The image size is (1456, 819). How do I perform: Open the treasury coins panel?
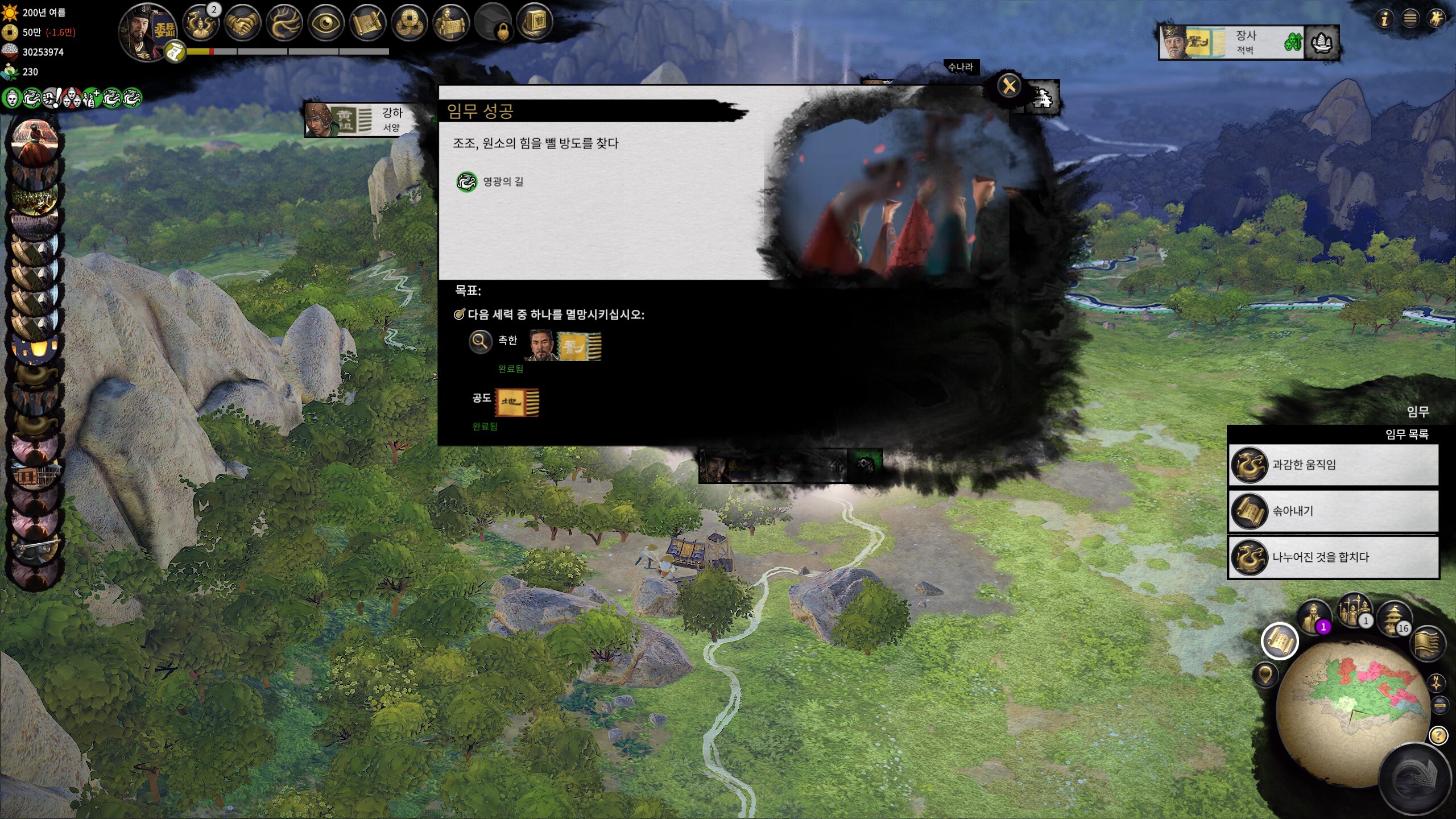409,24
